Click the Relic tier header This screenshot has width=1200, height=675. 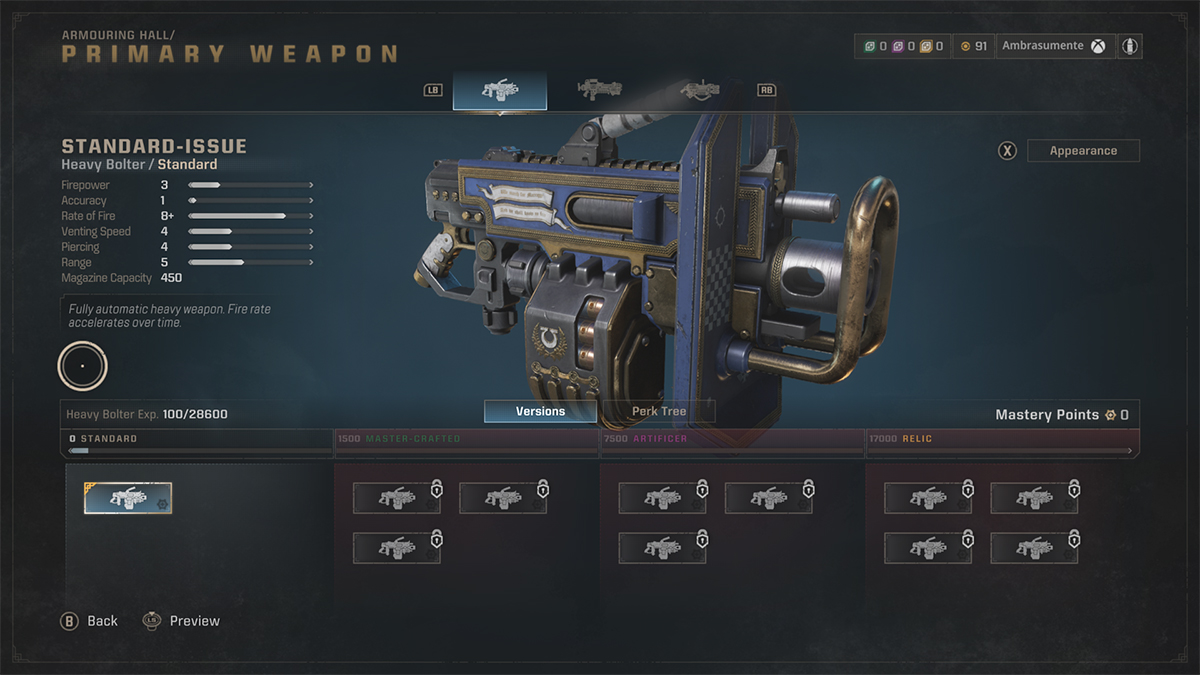tap(1001, 439)
